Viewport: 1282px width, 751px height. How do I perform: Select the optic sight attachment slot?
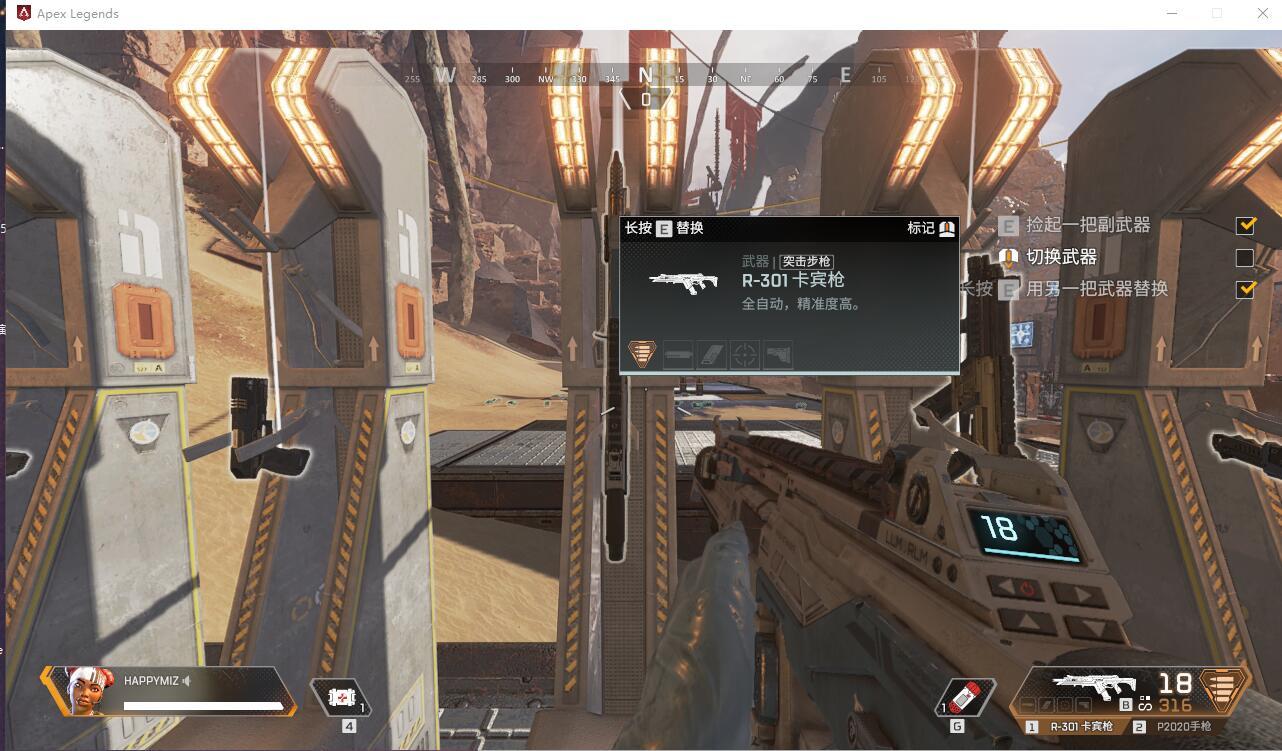pyautogui.click(x=744, y=354)
